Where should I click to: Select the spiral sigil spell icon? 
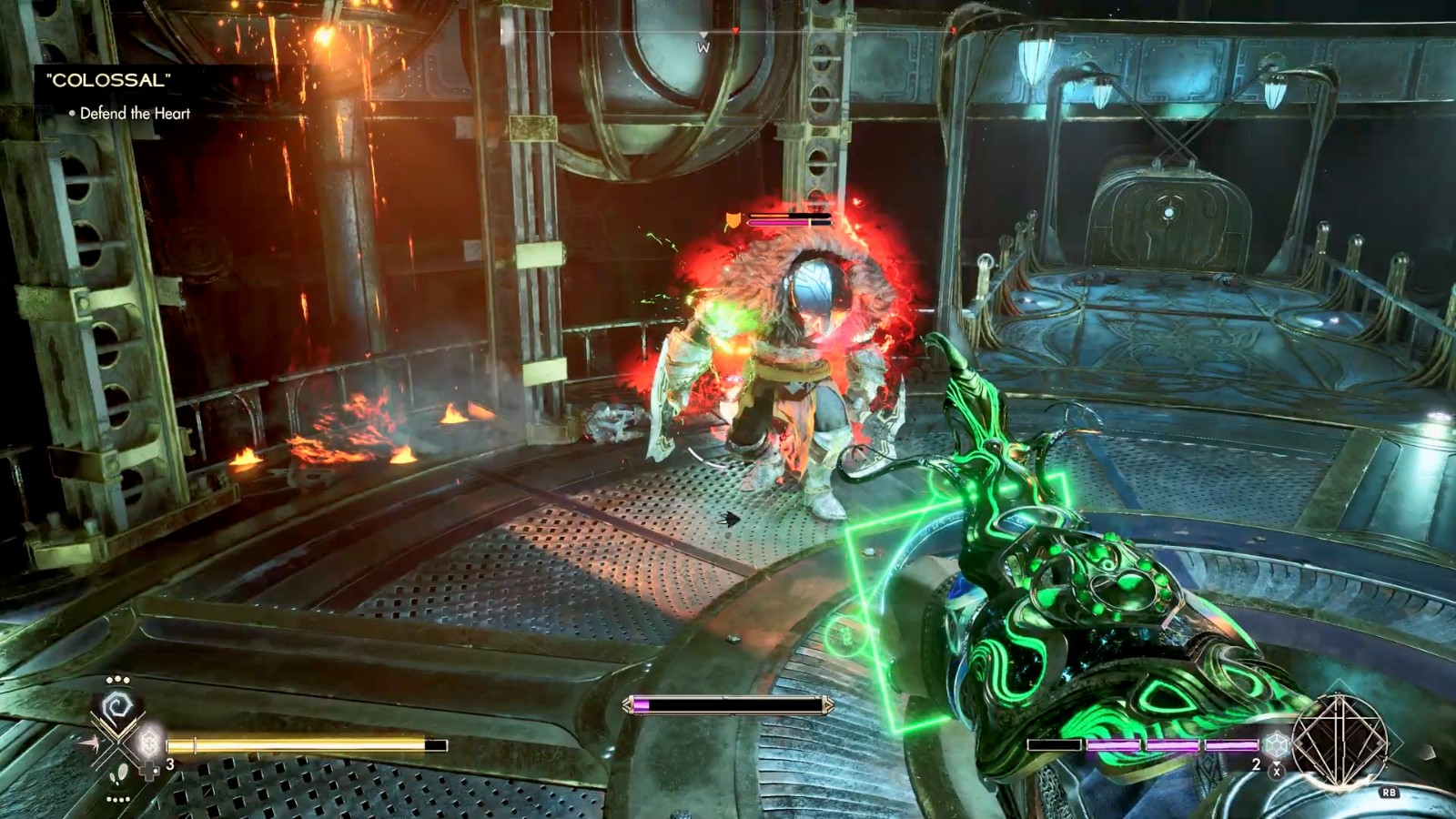pyautogui.click(x=117, y=708)
